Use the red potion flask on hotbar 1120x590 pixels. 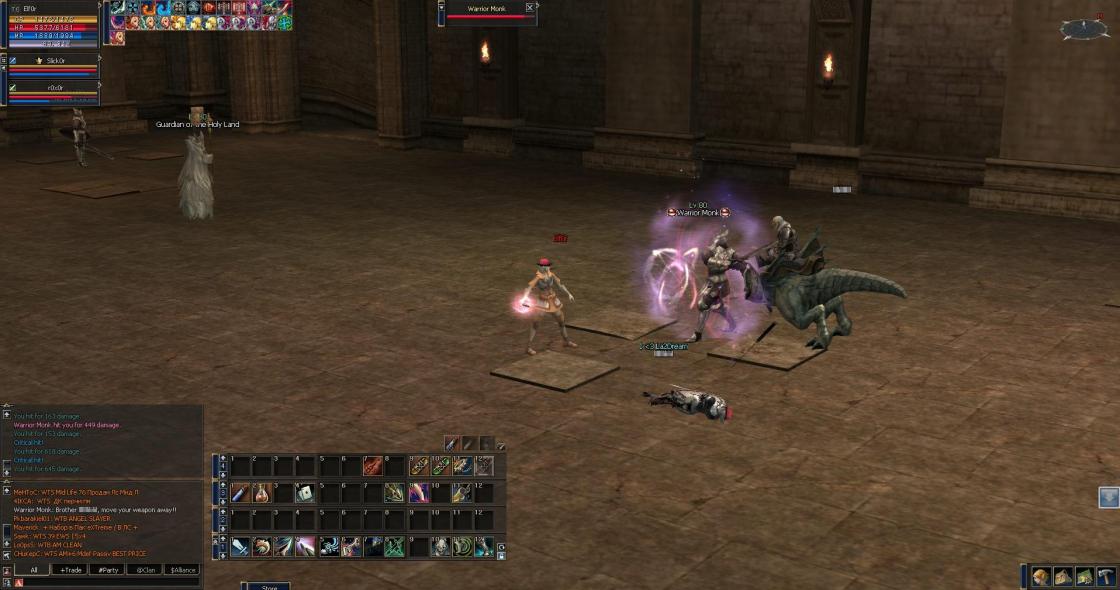click(262, 493)
